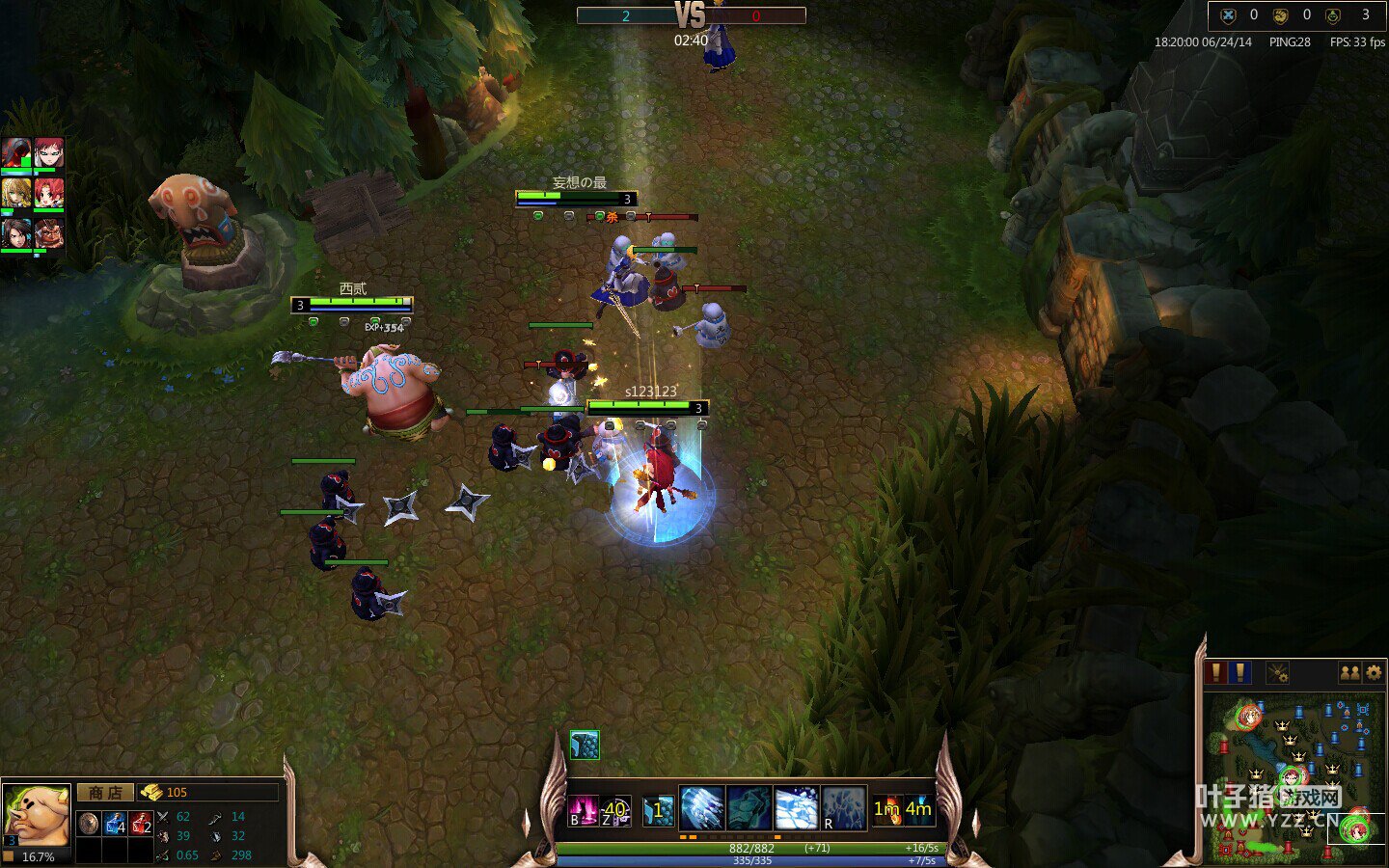1389x868 pixels.
Task: Click the blue exclamation ping button
Action: (1240, 672)
